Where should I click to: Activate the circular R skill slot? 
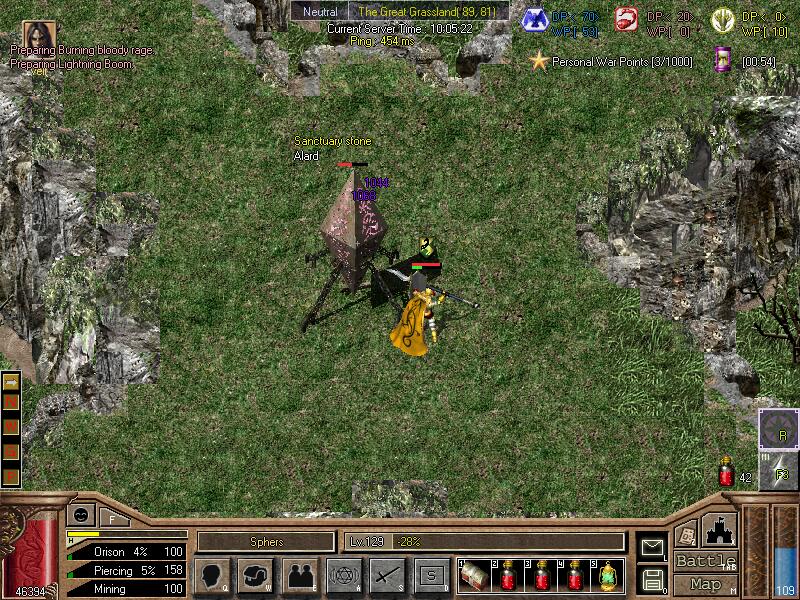coord(779,429)
